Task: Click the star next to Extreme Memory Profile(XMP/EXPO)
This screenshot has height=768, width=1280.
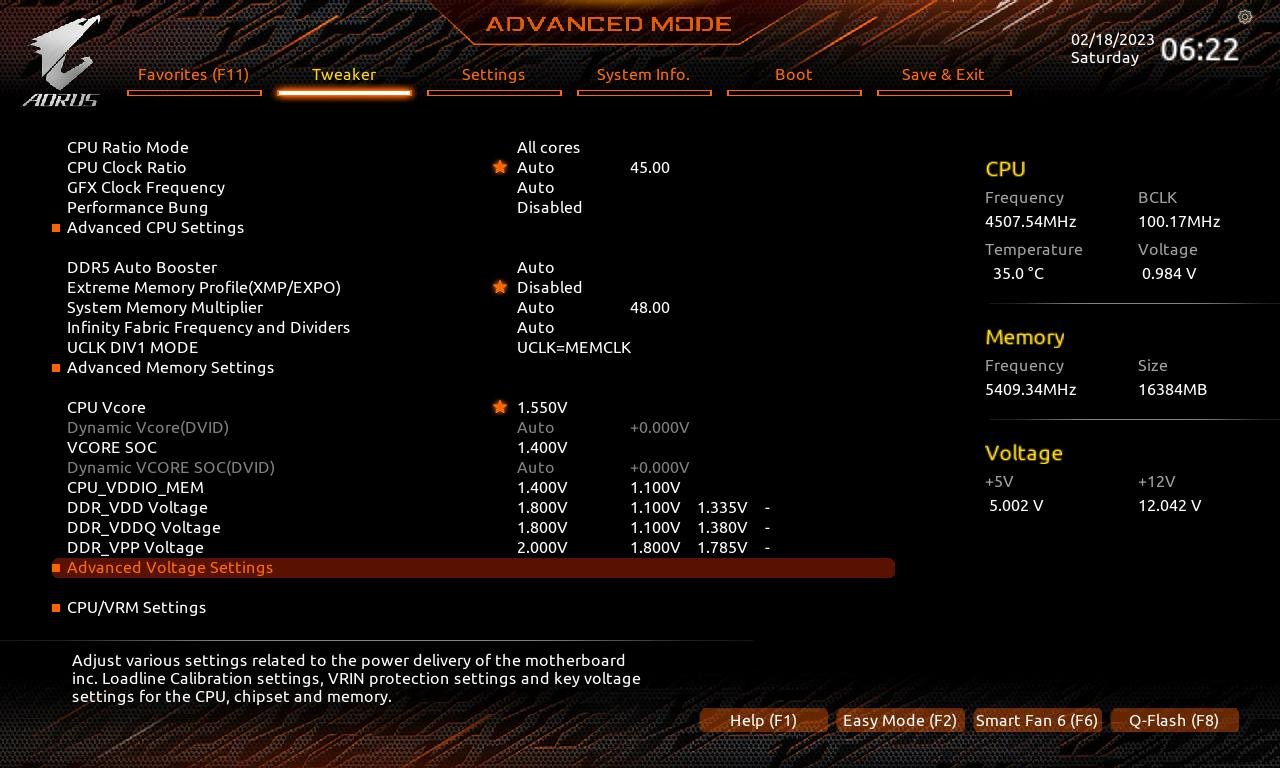Action: [x=500, y=287]
